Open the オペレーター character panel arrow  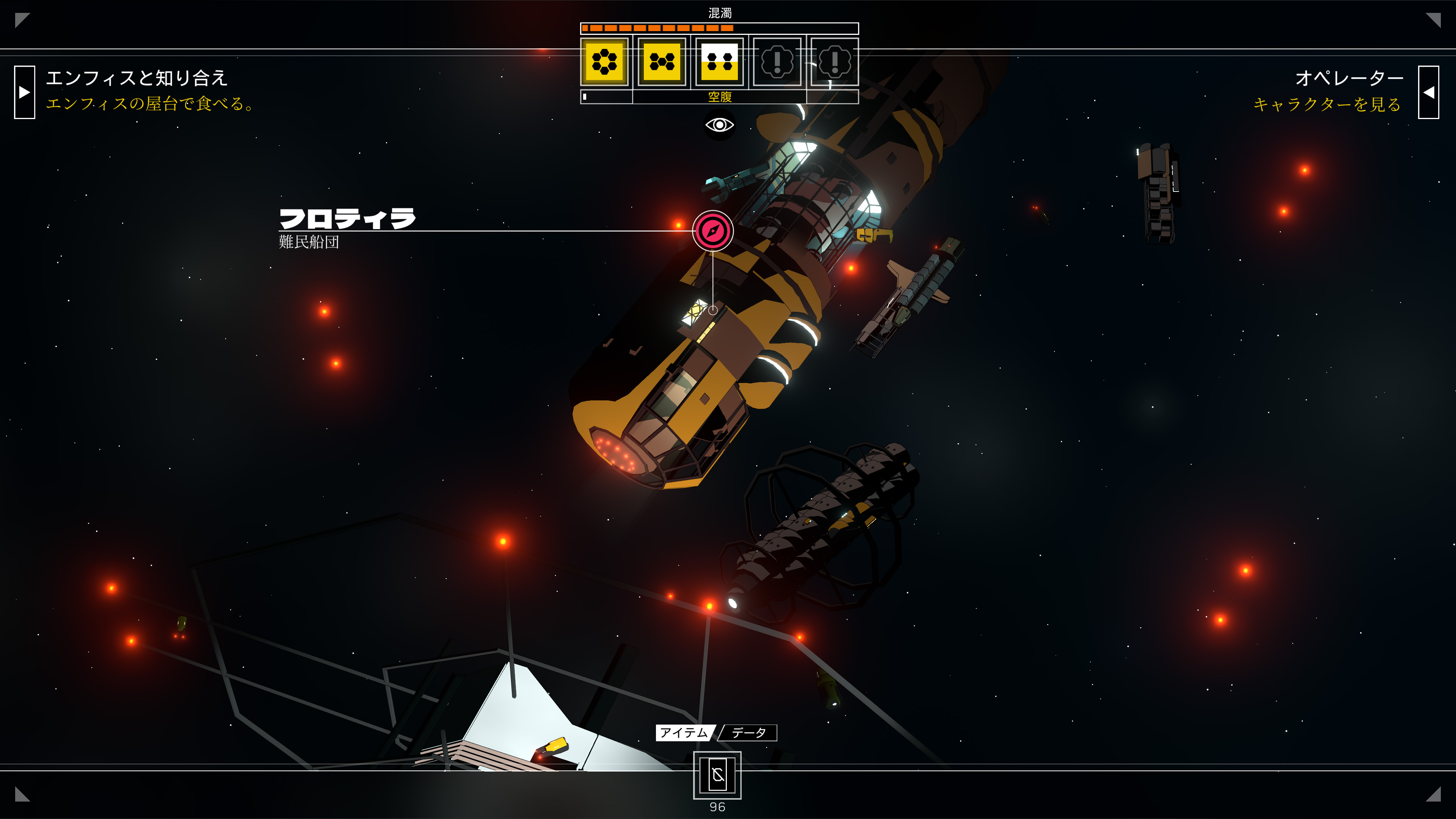[1428, 92]
